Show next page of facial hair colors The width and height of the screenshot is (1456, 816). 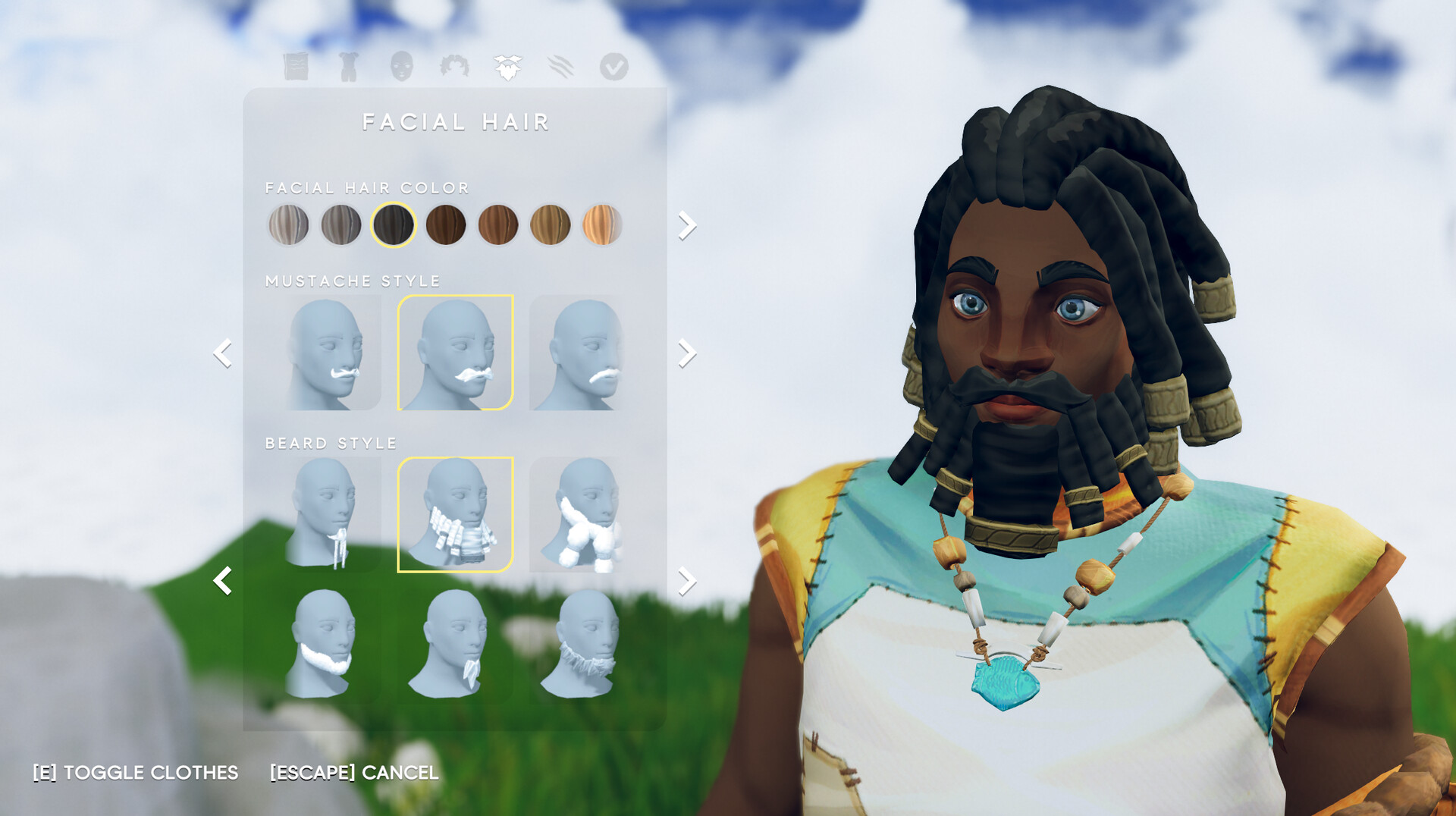point(687,224)
